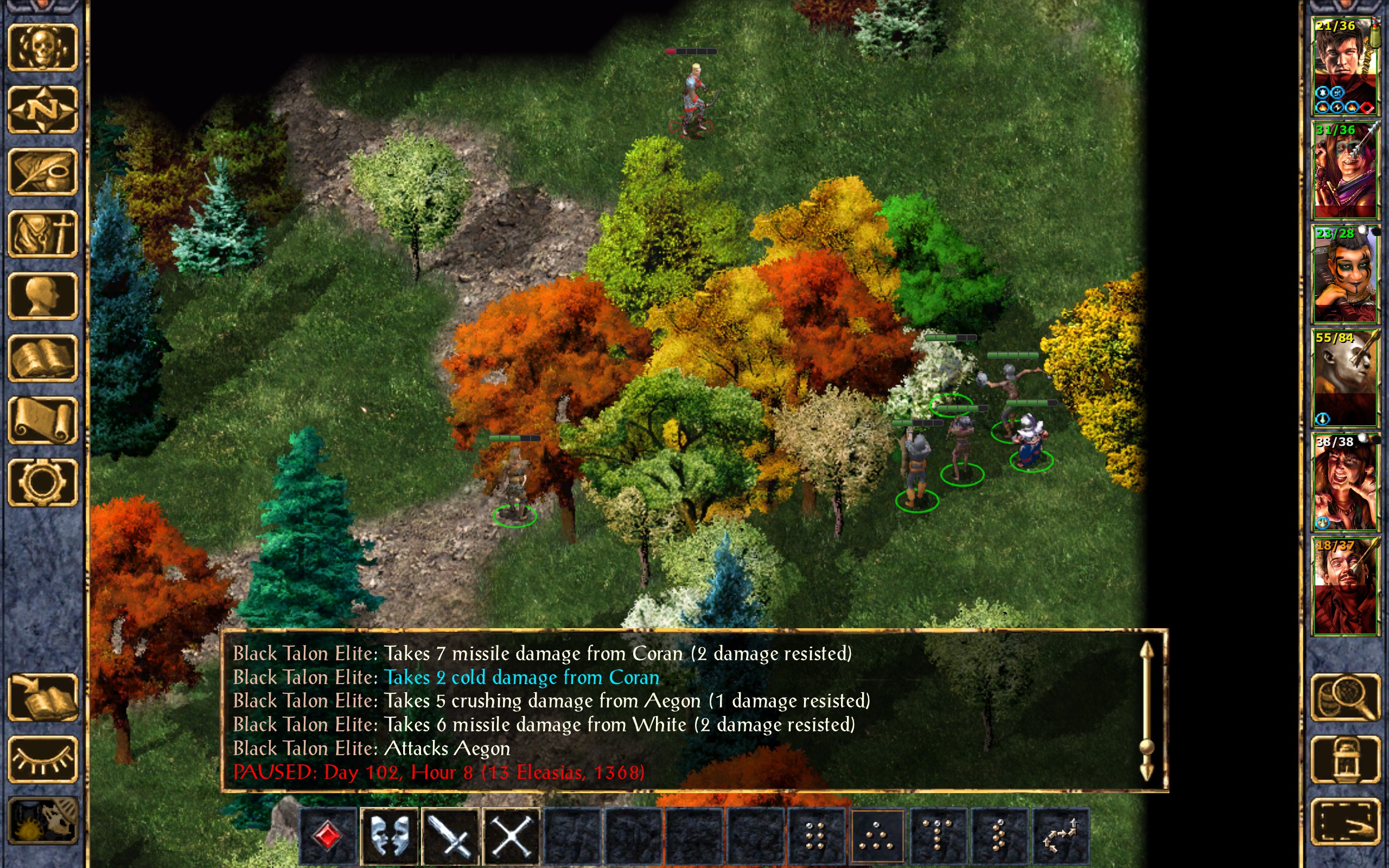Screen dimensions: 1389x868
Task: Activate the crossed swords attack button
Action: click(450, 836)
